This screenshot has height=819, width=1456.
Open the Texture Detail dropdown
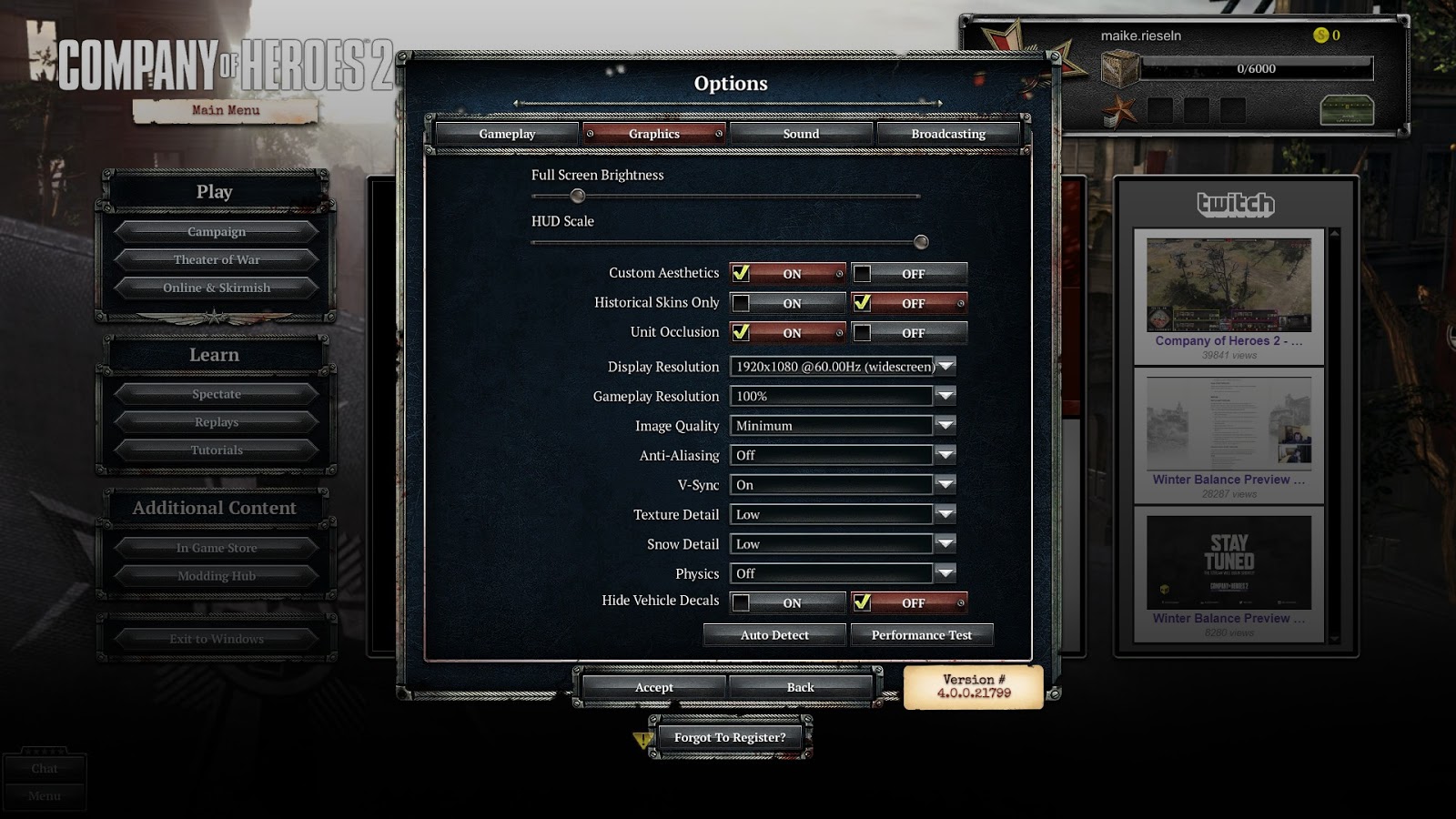[945, 514]
